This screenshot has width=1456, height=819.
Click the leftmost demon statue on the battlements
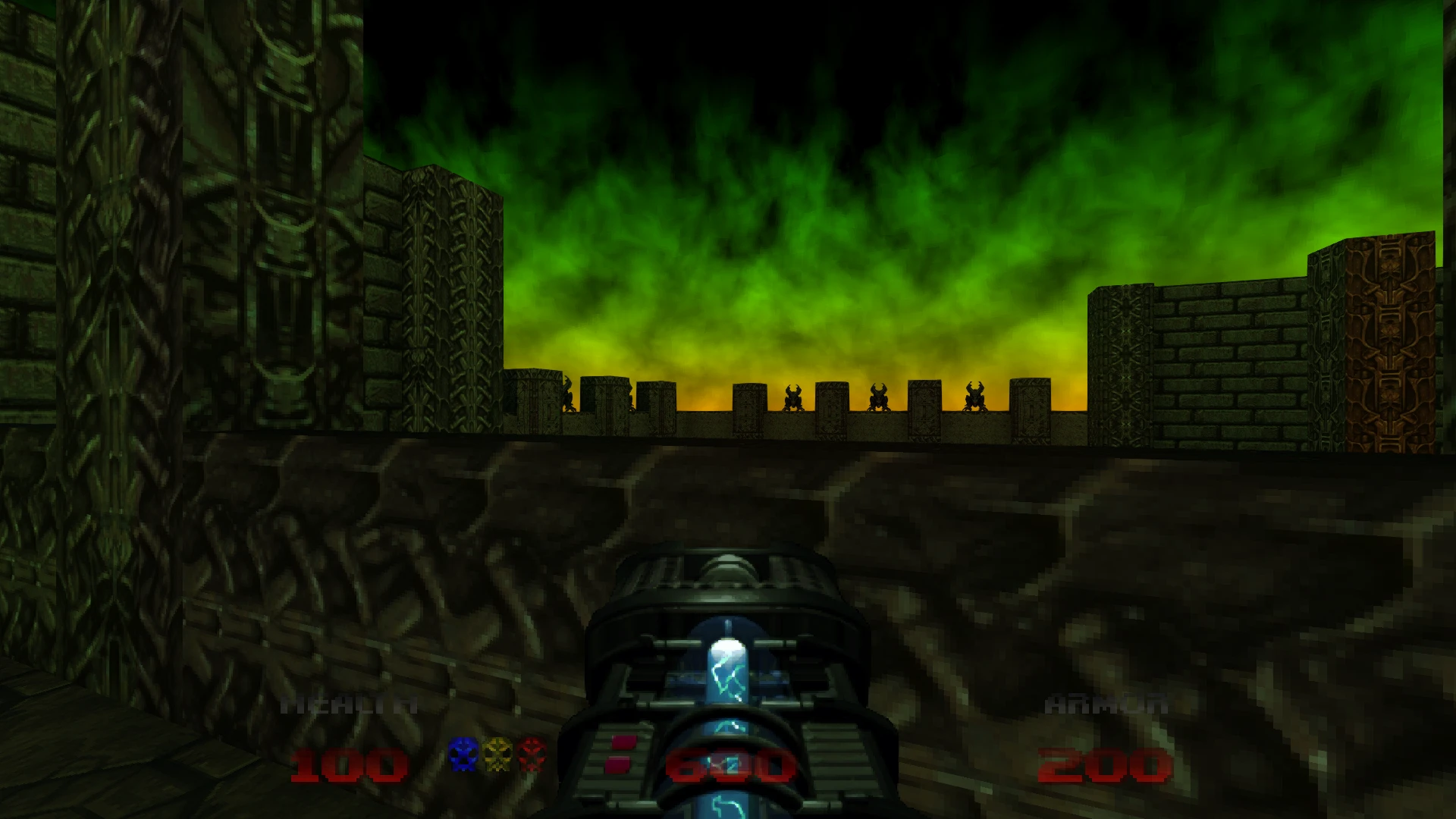point(567,394)
